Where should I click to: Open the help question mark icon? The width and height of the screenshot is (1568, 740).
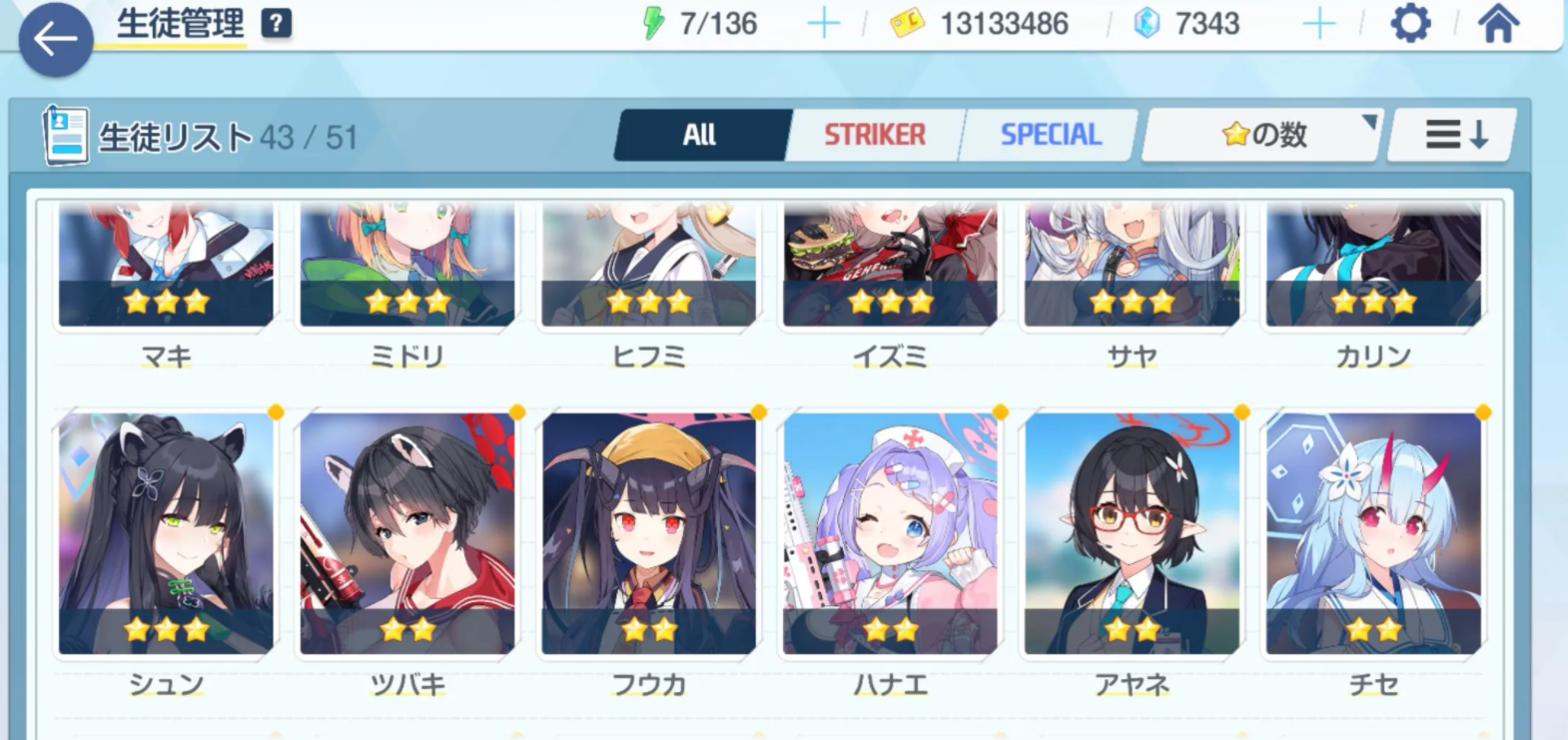[x=277, y=23]
